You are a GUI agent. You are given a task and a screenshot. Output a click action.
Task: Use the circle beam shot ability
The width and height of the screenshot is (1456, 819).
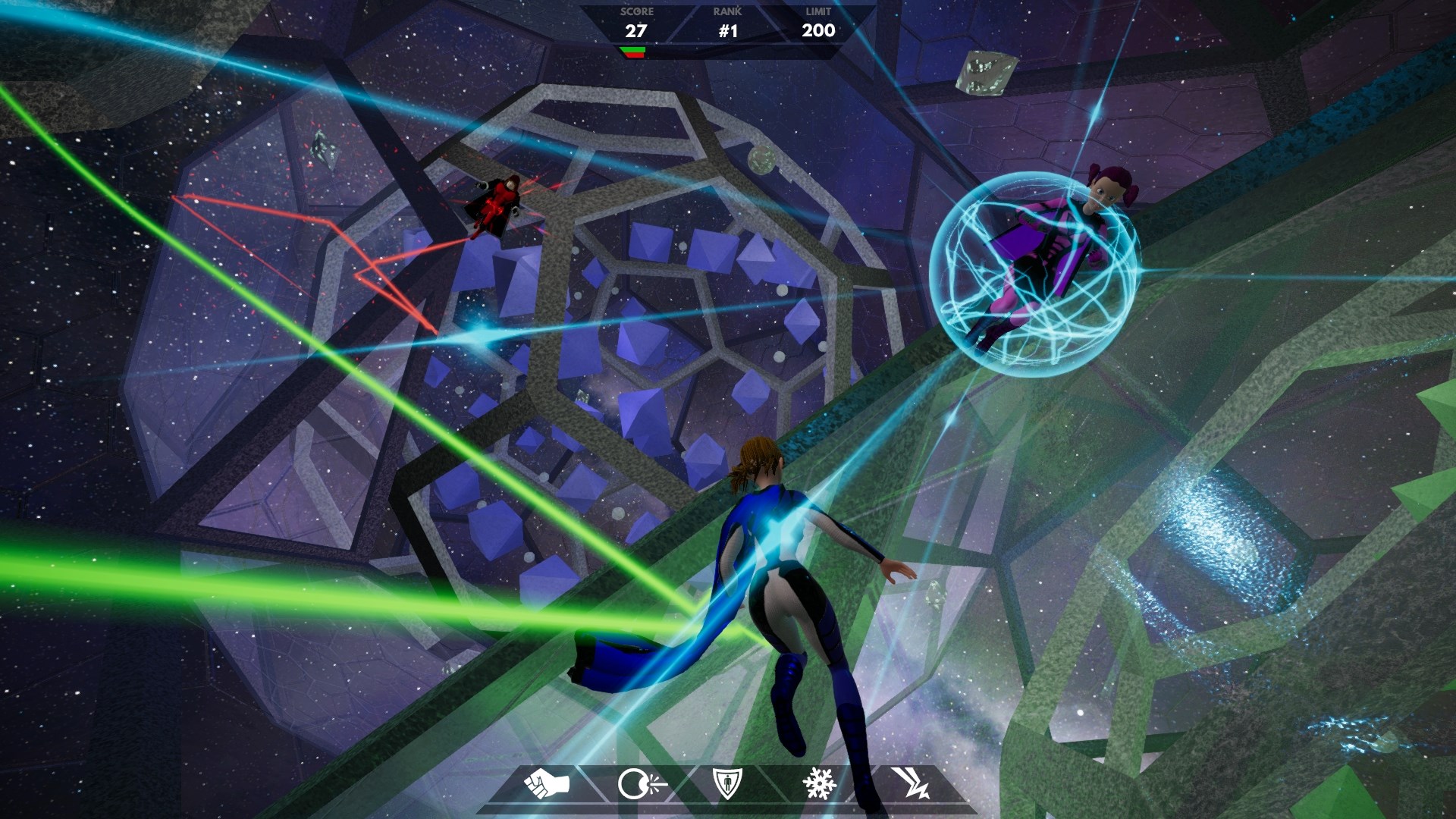[x=639, y=784]
